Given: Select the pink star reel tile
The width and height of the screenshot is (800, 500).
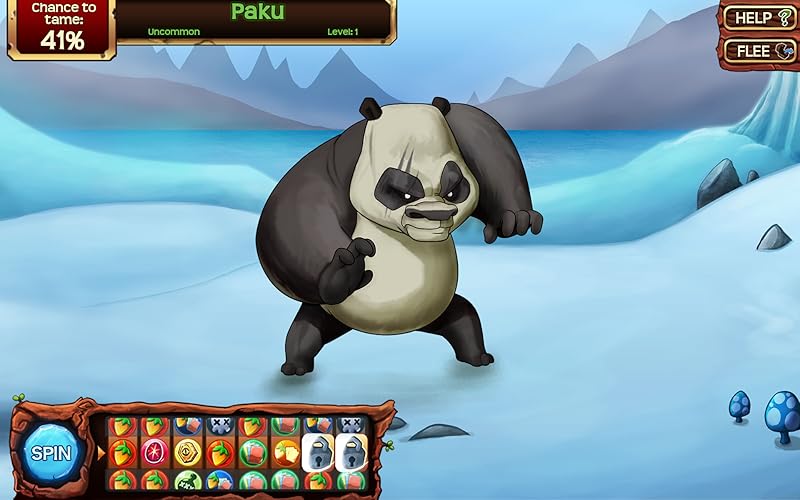Looking at the screenshot, I should [x=154, y=452].
